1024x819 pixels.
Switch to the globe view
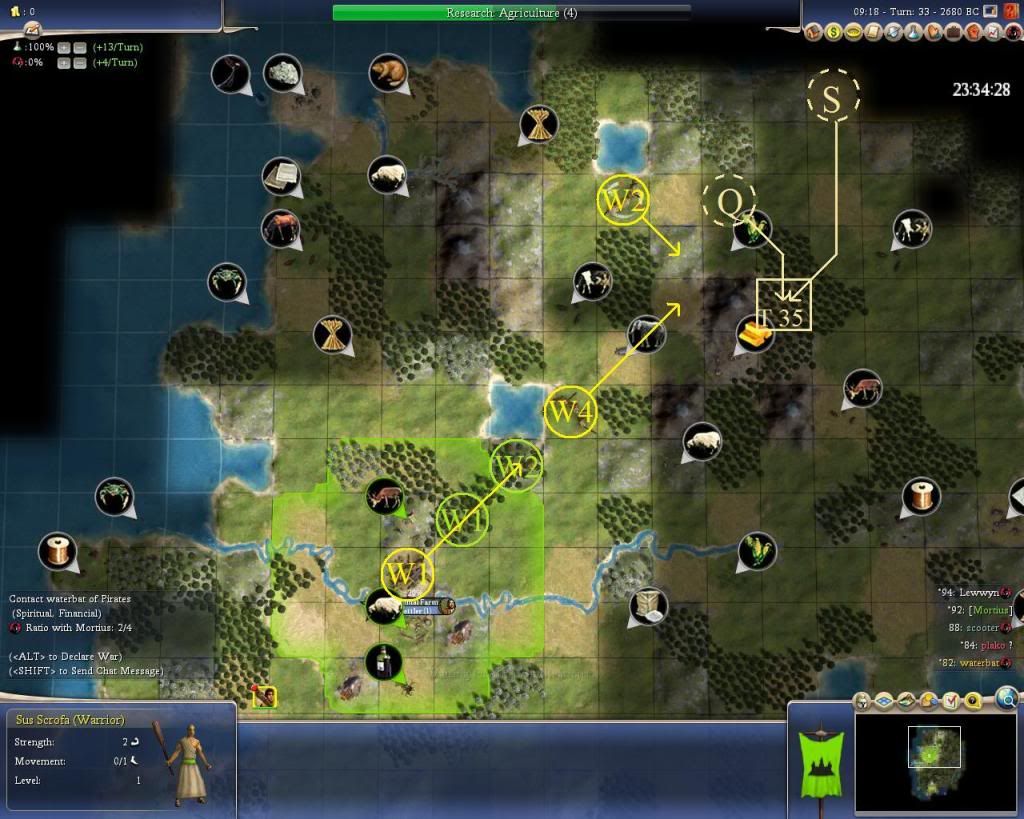click(1007, 698)
